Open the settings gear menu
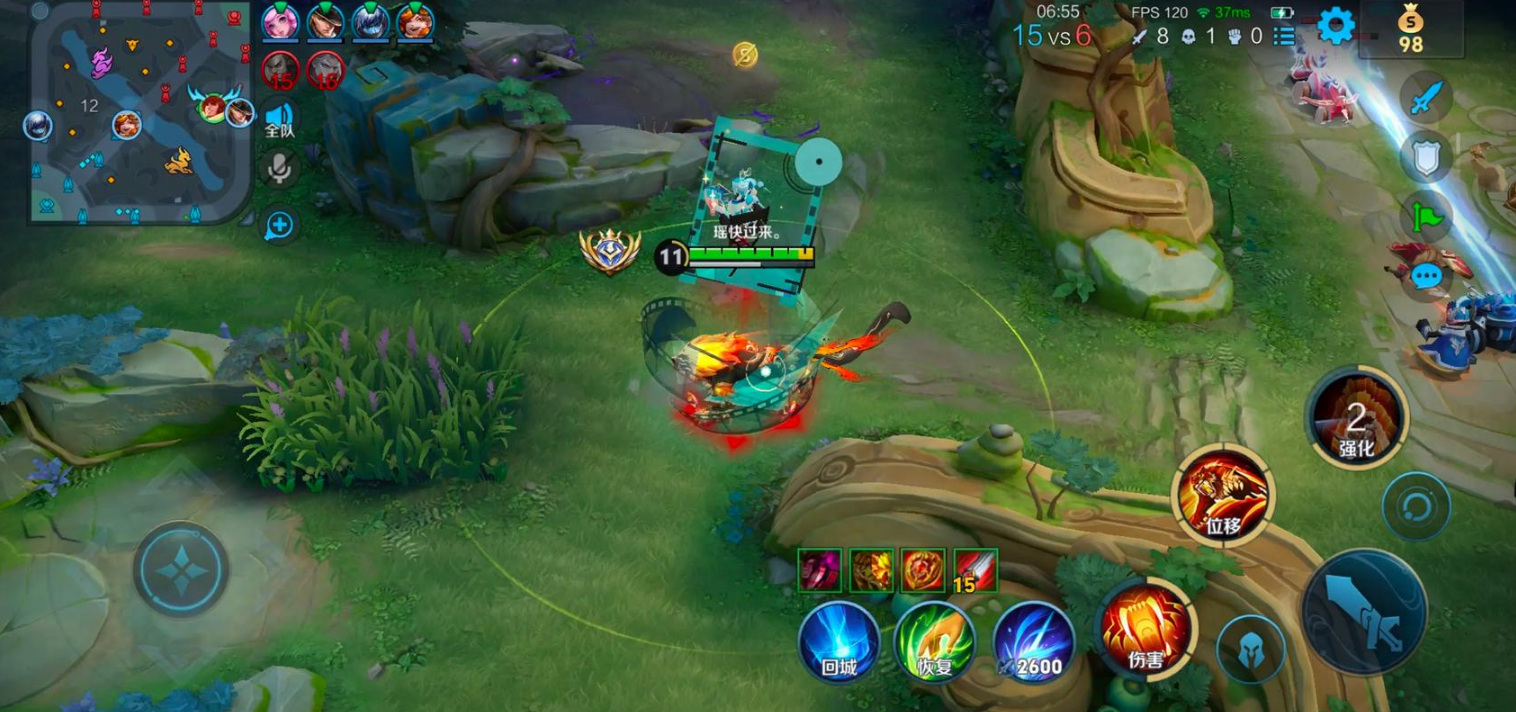This screenshot has width=1516, height=712. [x=1336, y=25]
